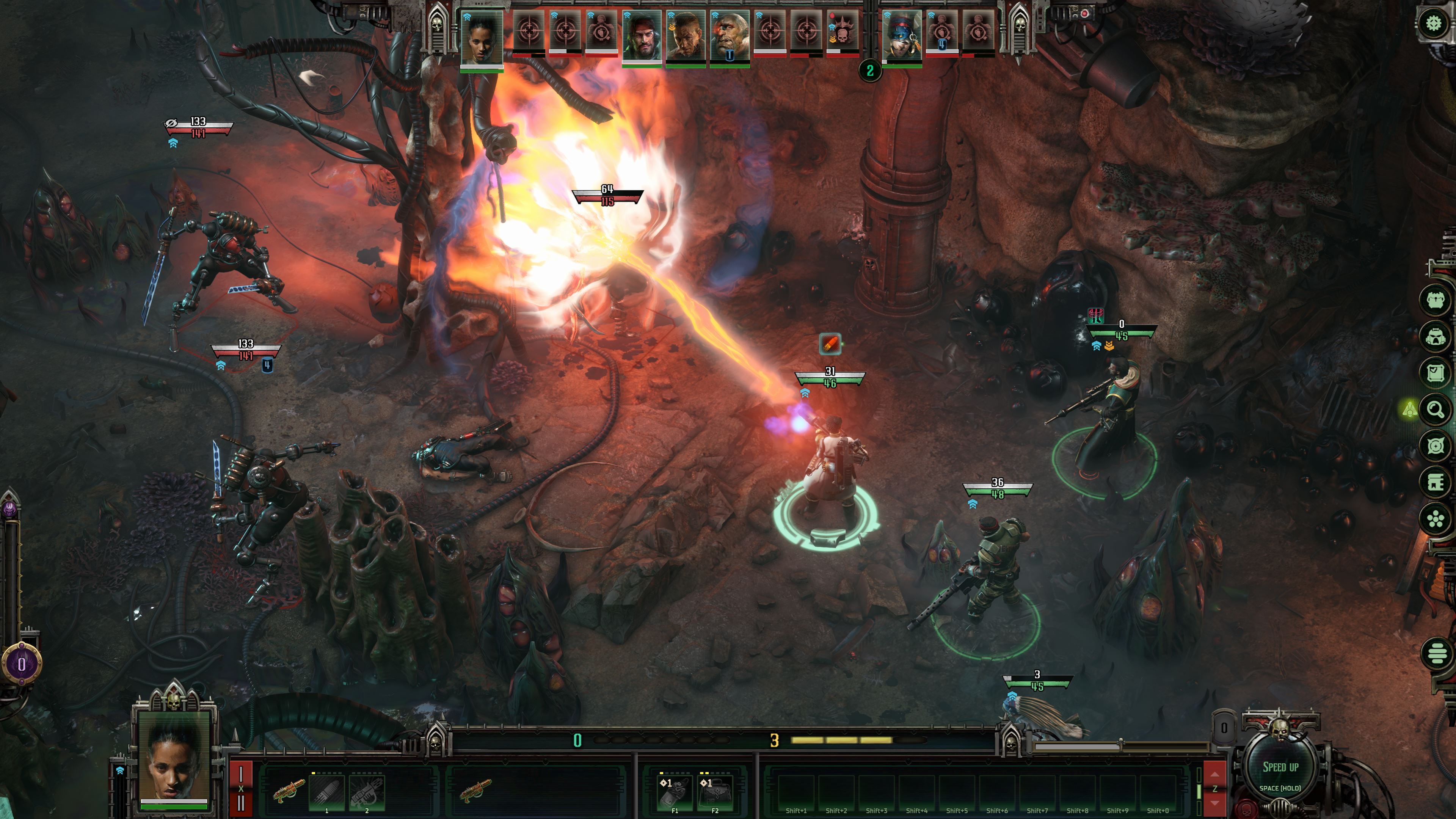Screen dimensions: 1456x819
Task: Click the Speed Up button
Action: (x=1280, y=769)
